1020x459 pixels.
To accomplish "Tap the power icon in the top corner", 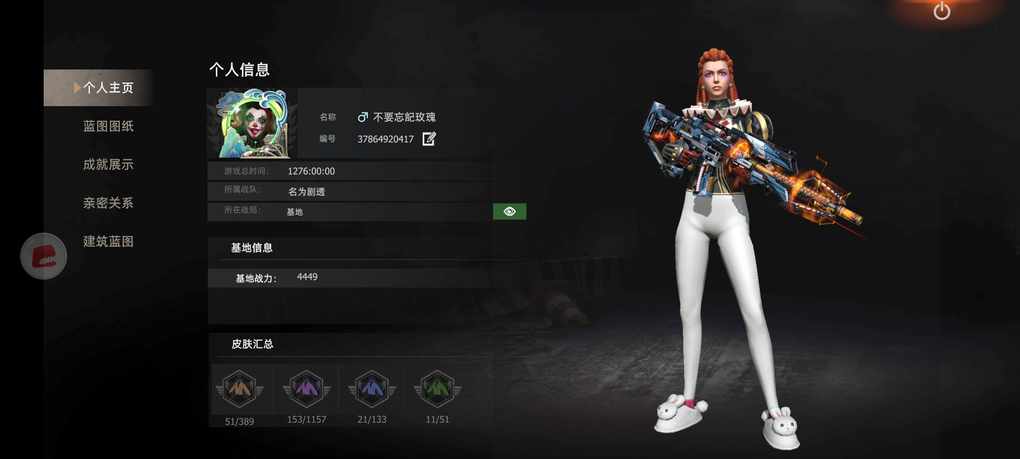I will point(942,11).
